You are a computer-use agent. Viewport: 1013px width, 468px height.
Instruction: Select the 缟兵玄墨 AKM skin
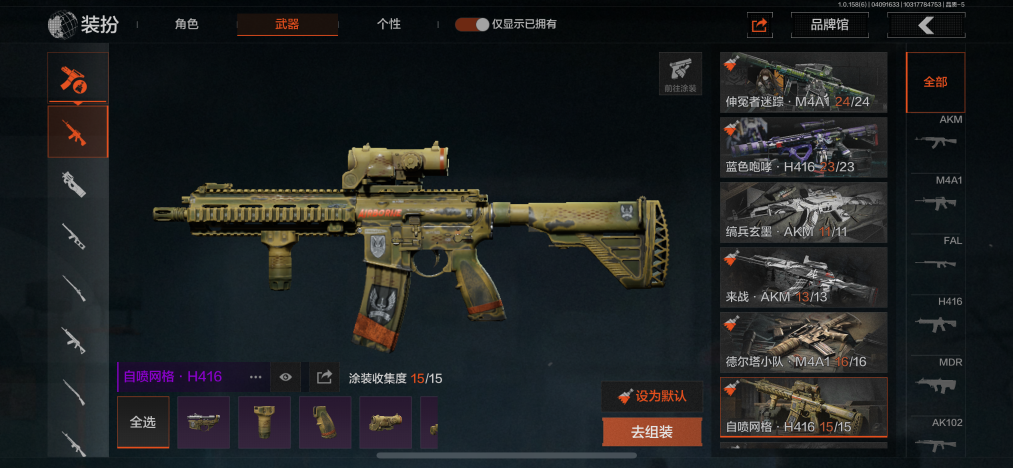coord(803,211)
